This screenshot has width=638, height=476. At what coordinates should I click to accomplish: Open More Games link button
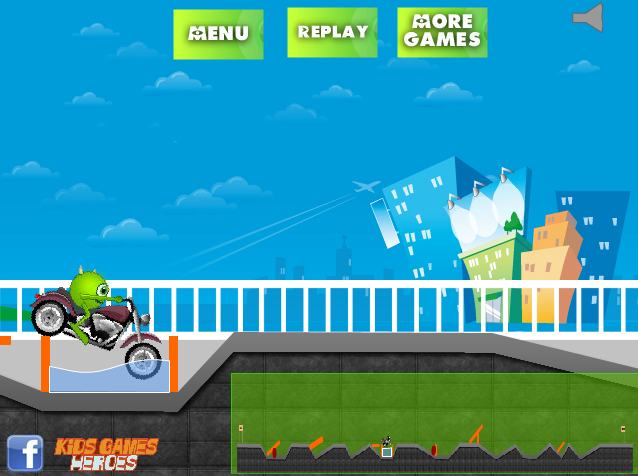[x=442, y=33]
